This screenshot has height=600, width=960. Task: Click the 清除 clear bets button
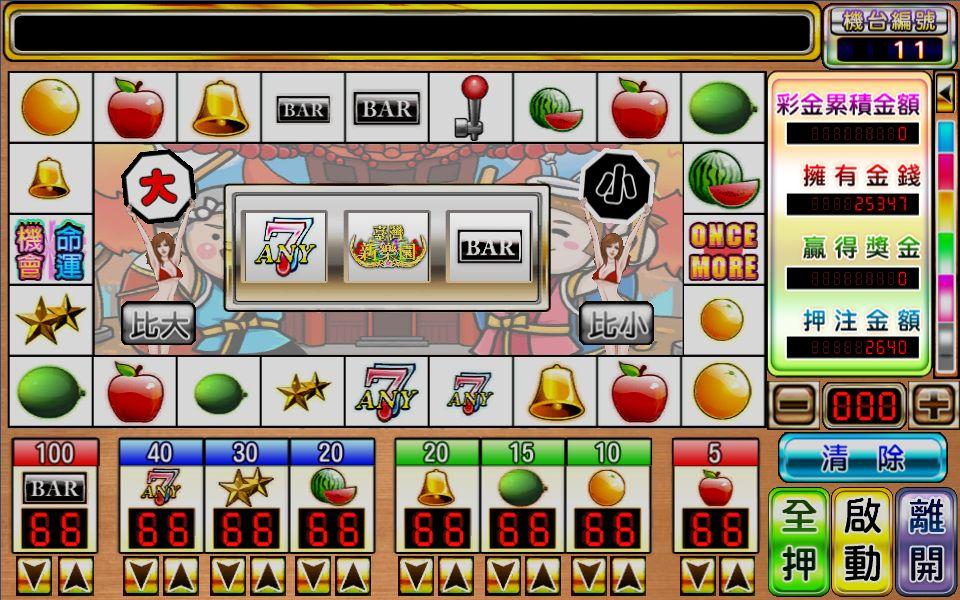[x=862, y=458]
